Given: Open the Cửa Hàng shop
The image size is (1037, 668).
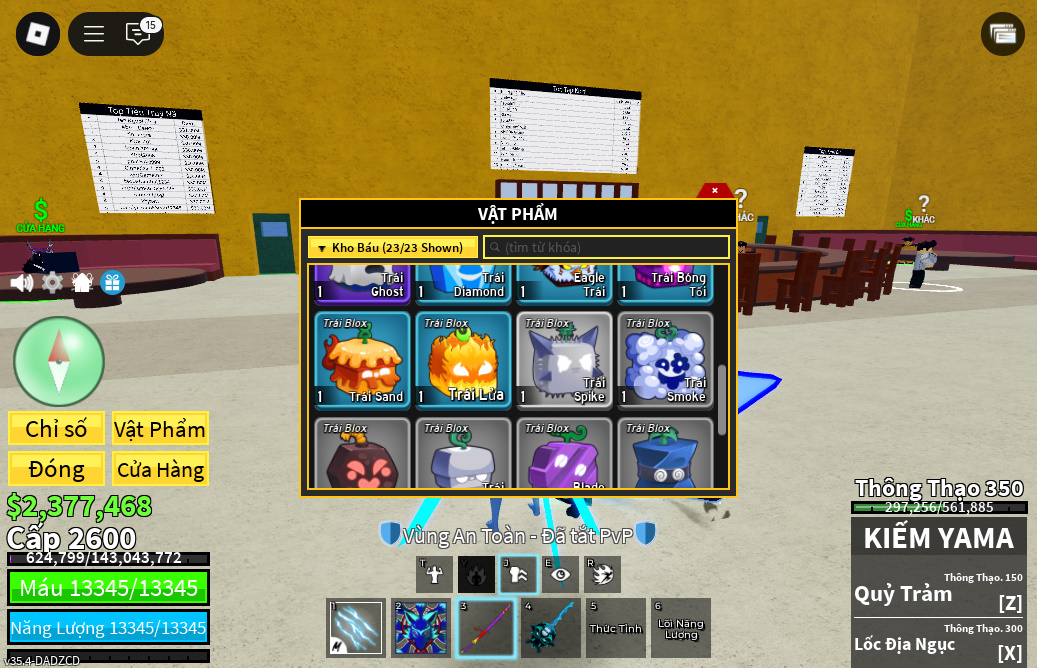Looking at the screenshot, I should tap(160, 469).
